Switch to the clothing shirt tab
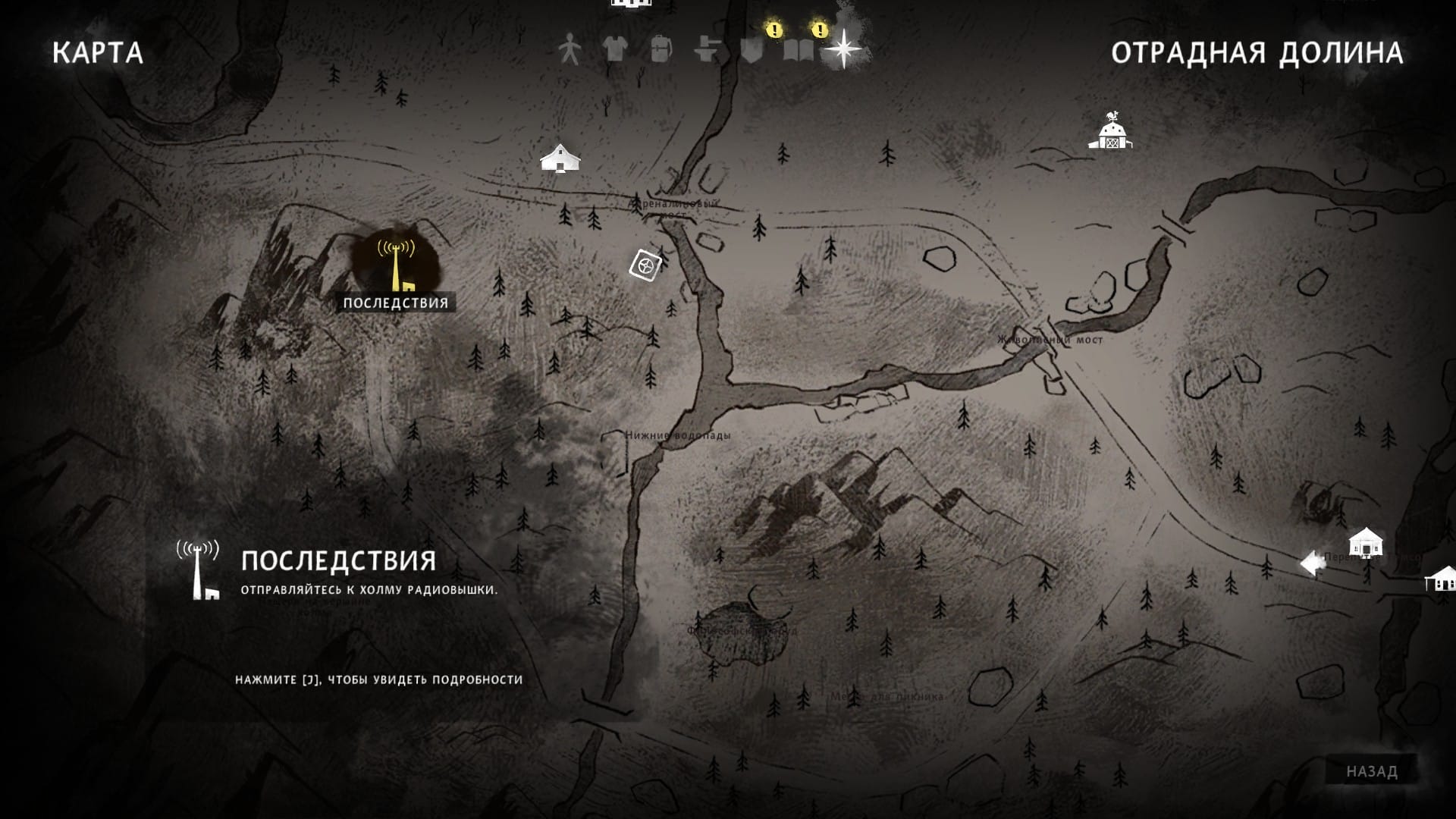Screen dimensions: 1456x819 [614, 50]
